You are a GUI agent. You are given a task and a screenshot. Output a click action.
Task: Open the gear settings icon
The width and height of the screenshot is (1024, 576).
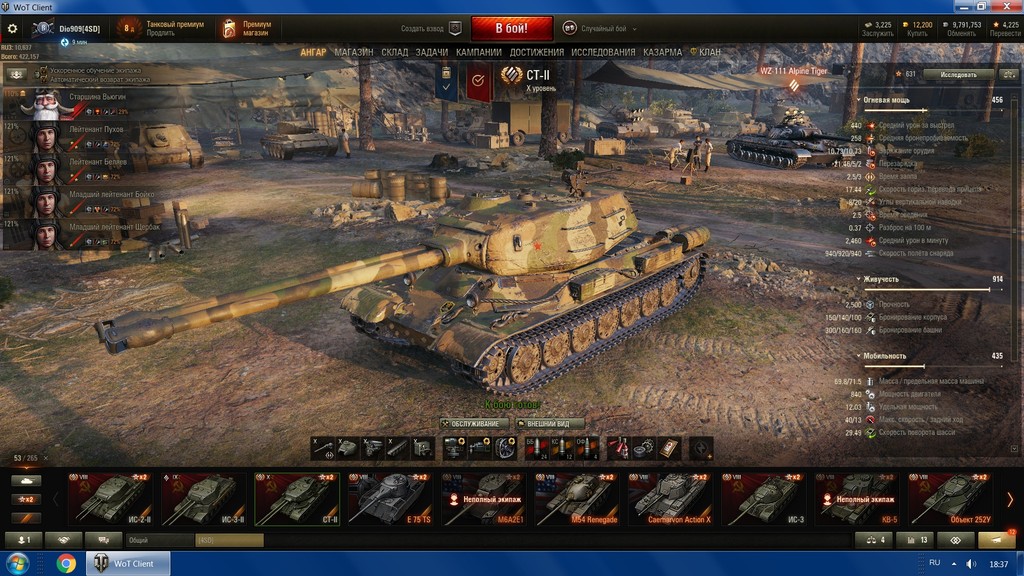(12, 29)
